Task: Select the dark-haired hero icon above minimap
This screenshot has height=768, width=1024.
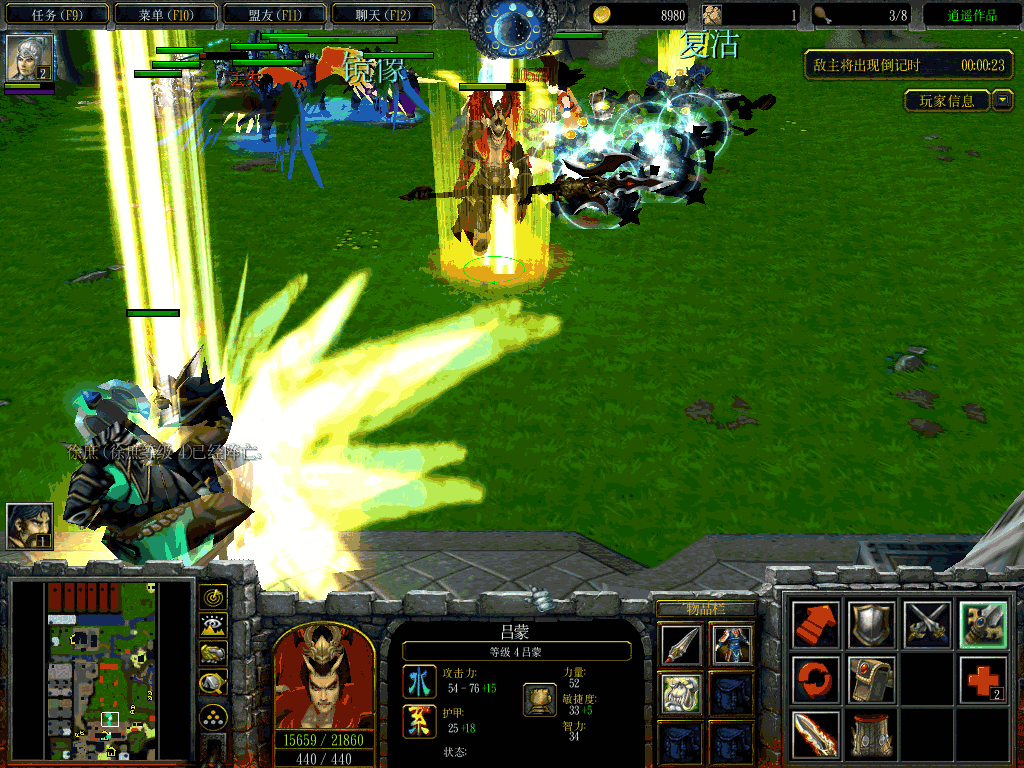Action: pyautogui.click(x=29, y=526)
